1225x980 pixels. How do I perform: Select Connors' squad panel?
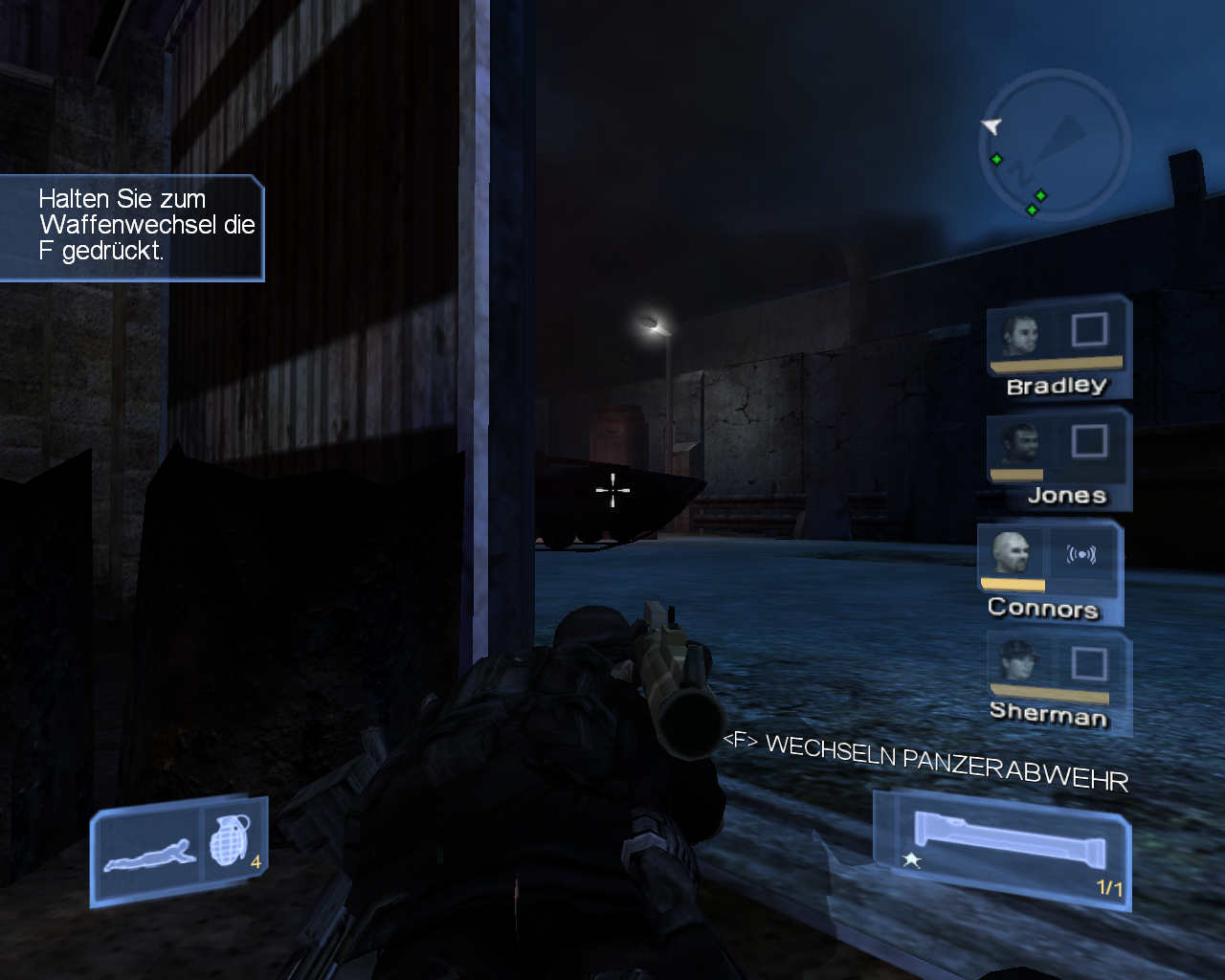[x=1049, y=571]
